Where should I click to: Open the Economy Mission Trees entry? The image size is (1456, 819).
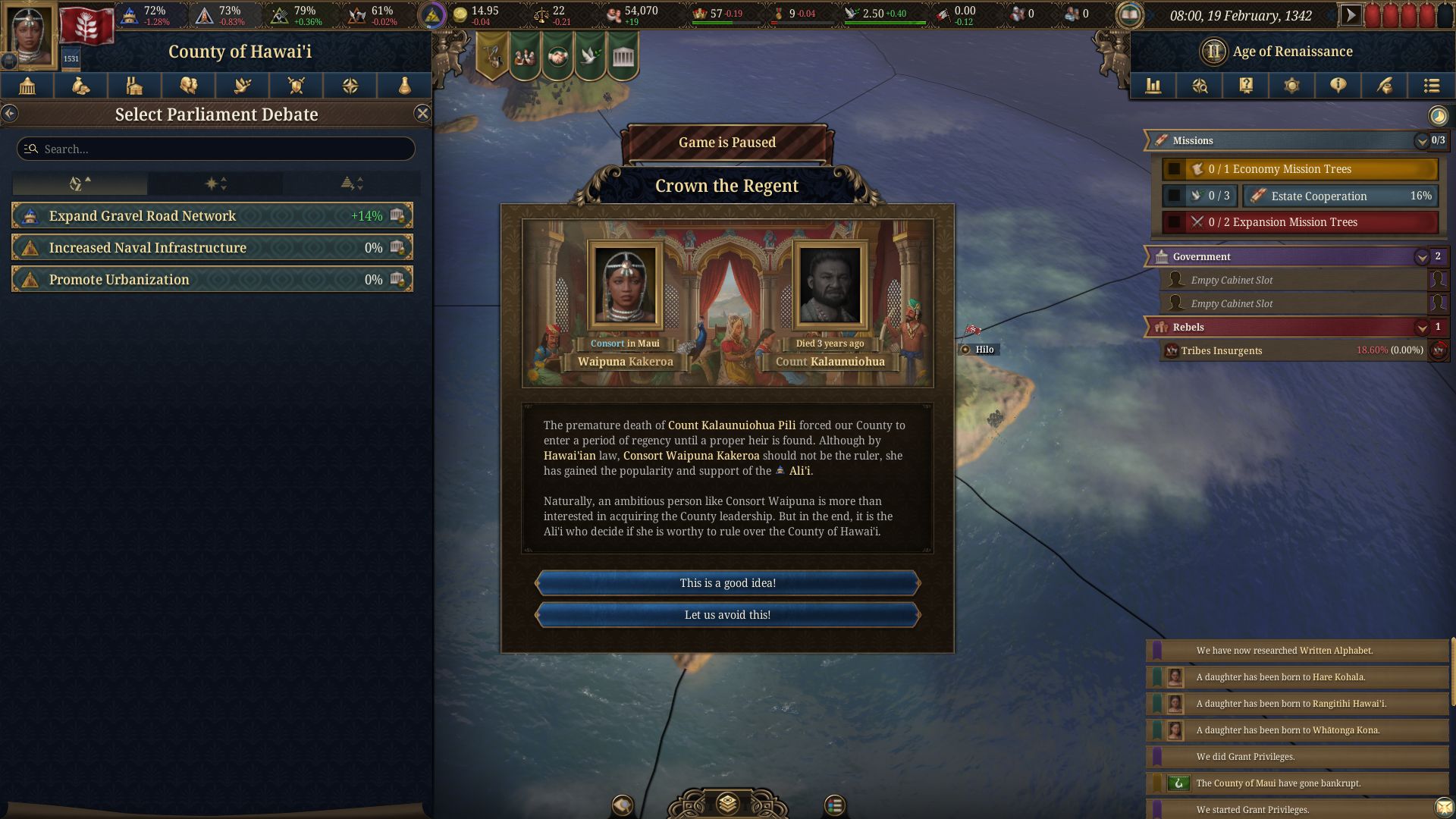pos(1300,169)
